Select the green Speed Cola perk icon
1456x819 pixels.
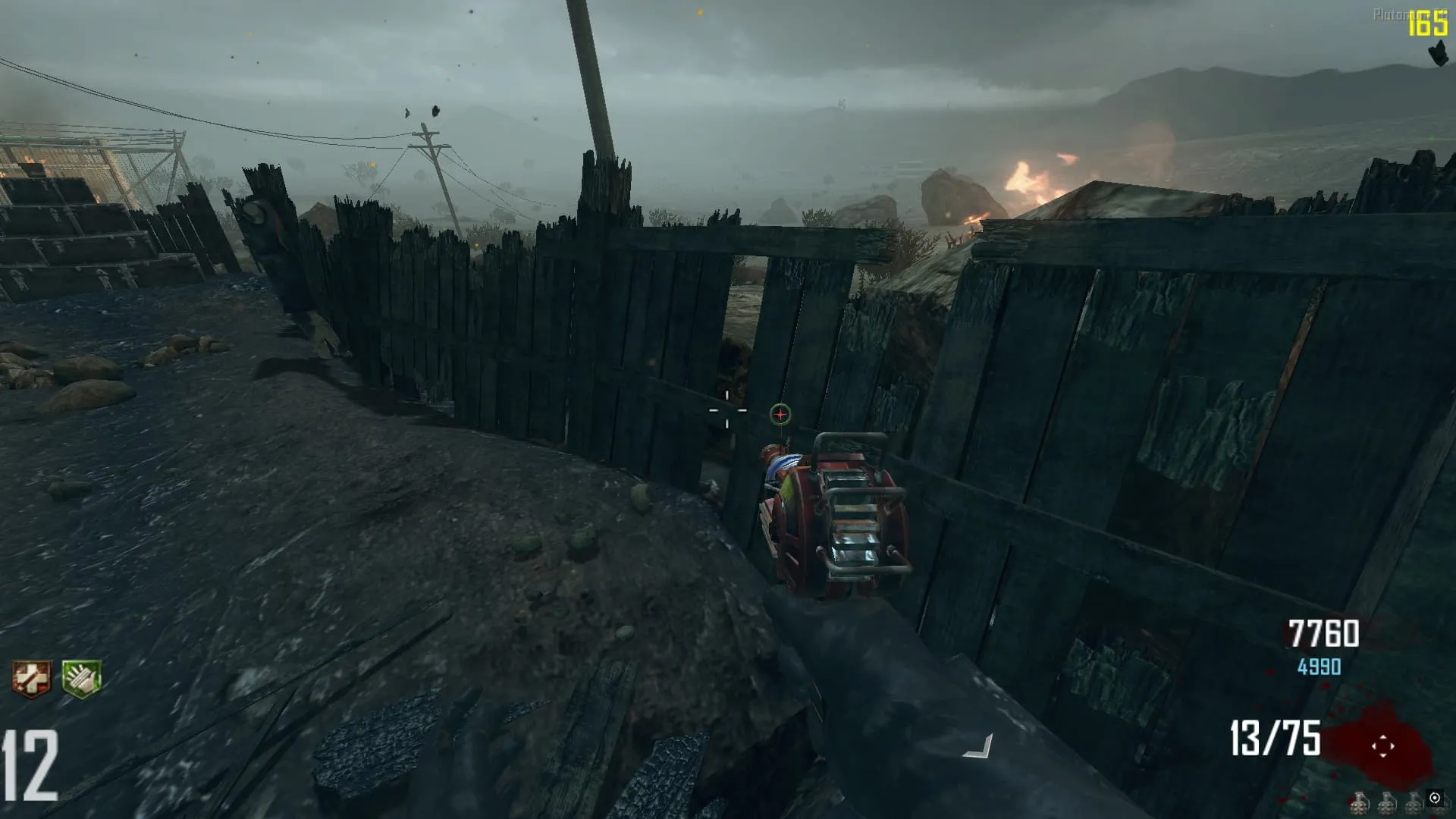(81, 678)
